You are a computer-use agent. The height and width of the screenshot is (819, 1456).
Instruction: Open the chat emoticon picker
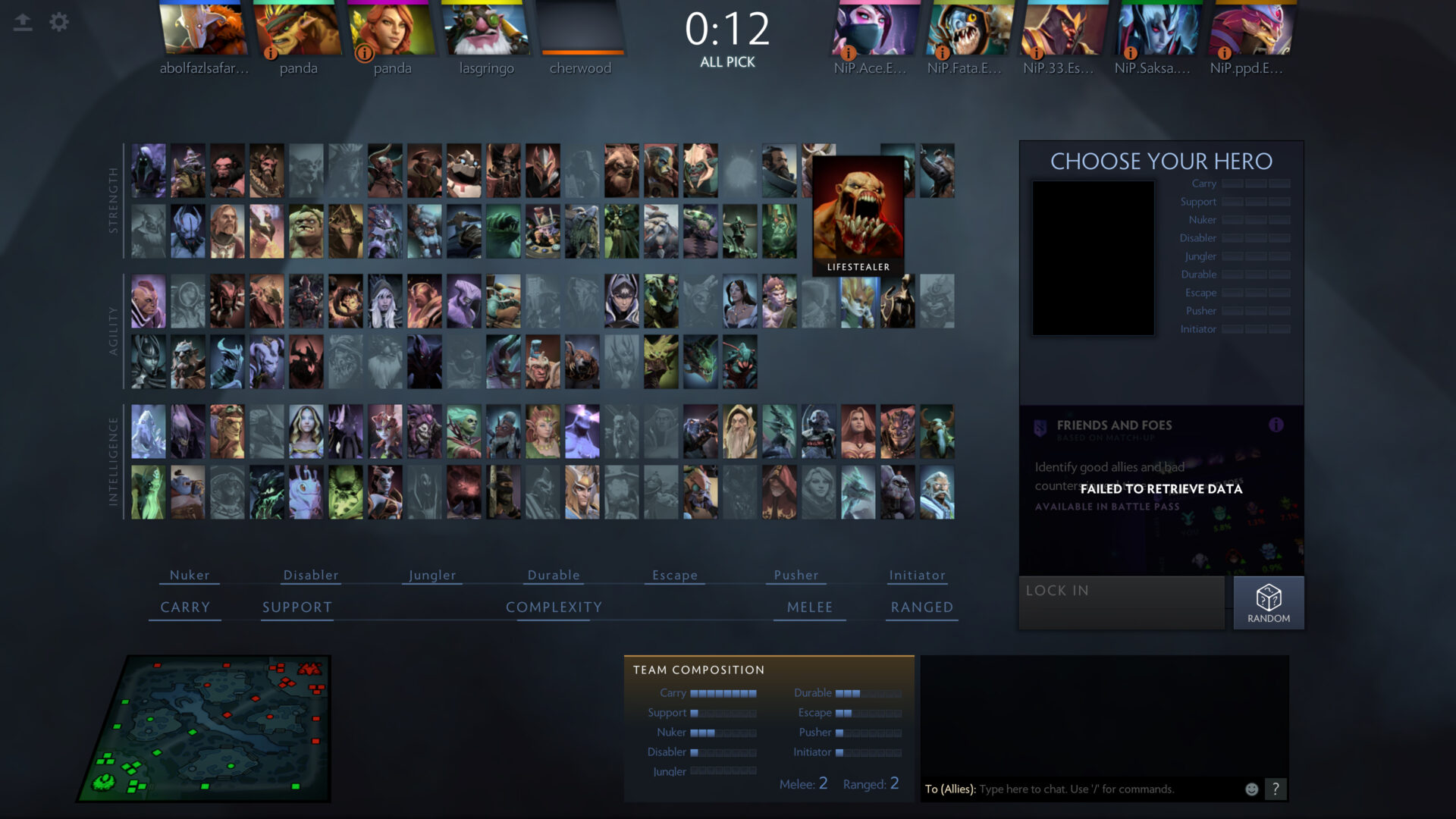pyautogui.click(x=1252, y=789)
